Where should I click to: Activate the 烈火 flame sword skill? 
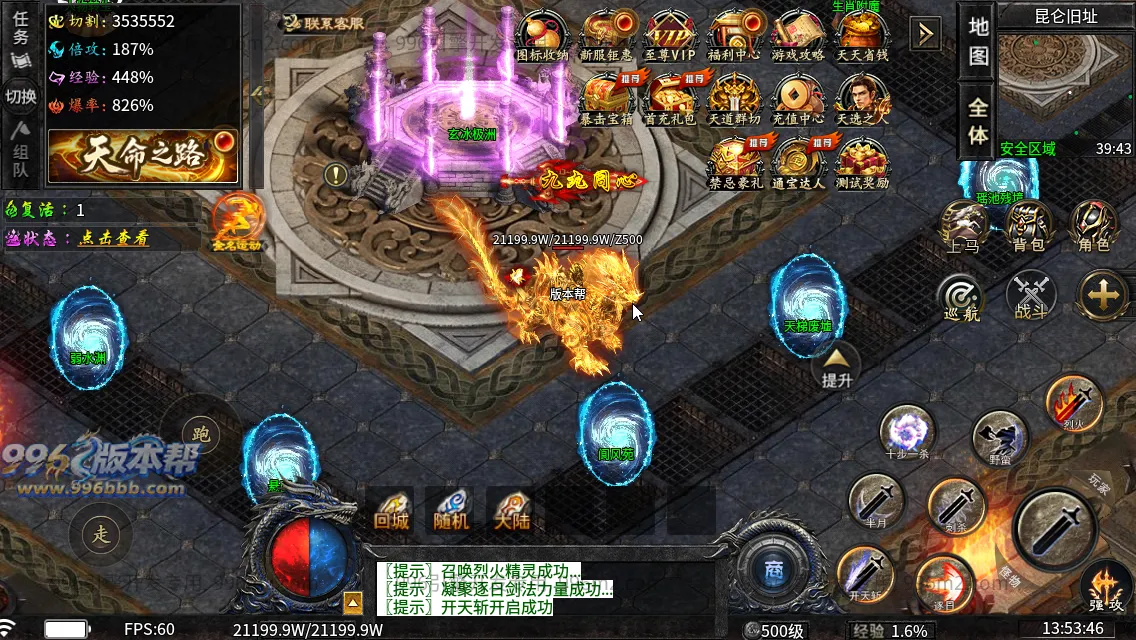1073,401
